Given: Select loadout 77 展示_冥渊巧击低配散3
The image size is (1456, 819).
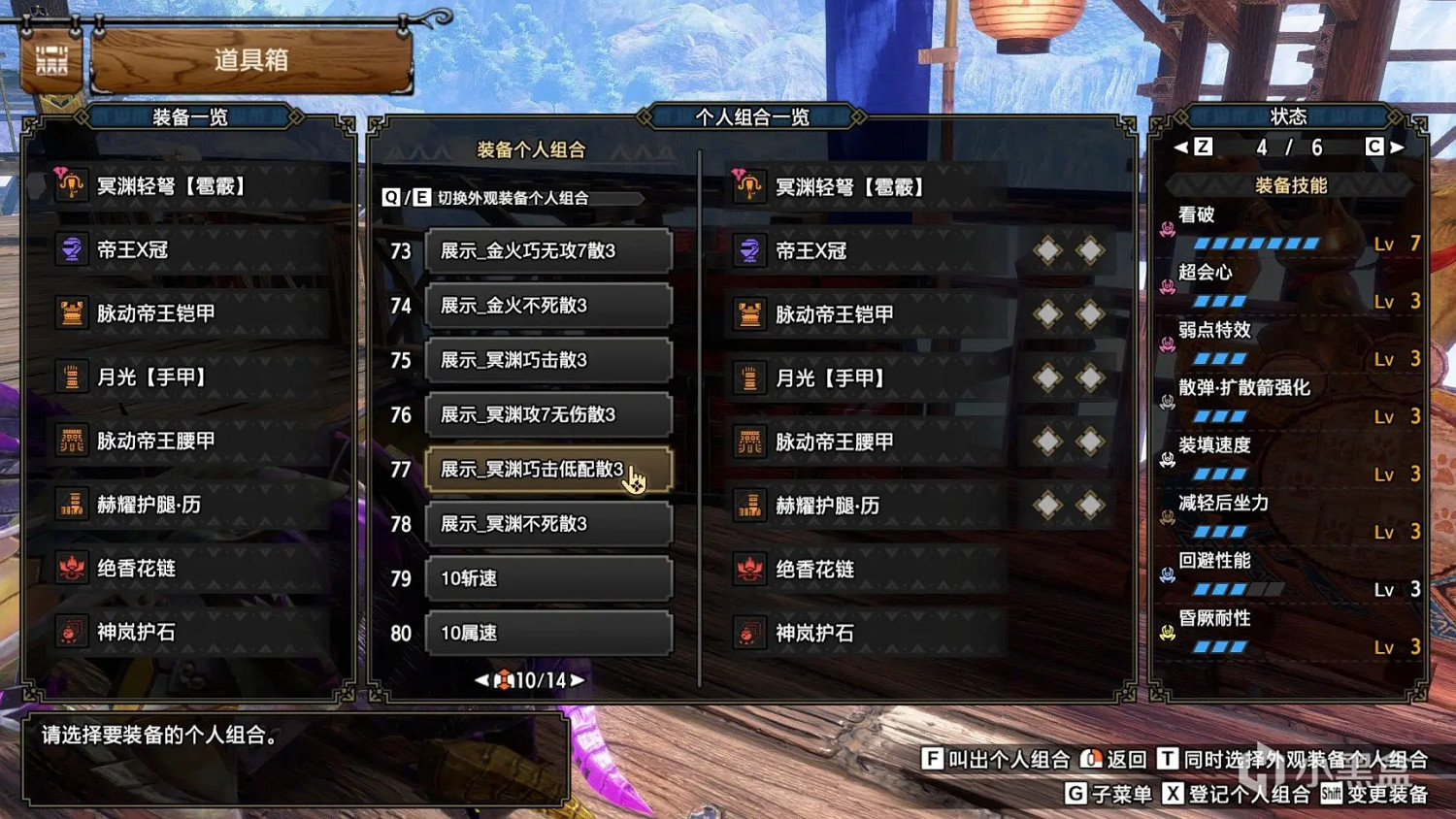Looking at the screenshot, I should tap(548, 469).
